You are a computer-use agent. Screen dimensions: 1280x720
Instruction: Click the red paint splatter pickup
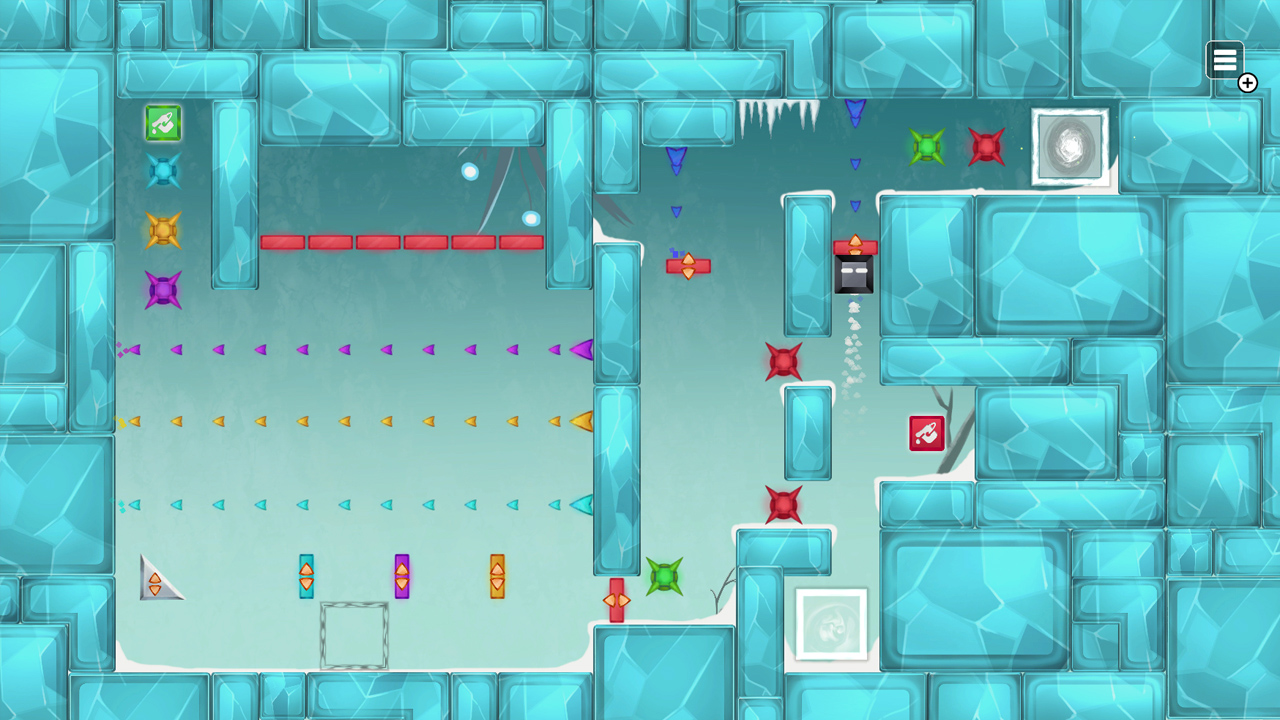coord(926,432)
